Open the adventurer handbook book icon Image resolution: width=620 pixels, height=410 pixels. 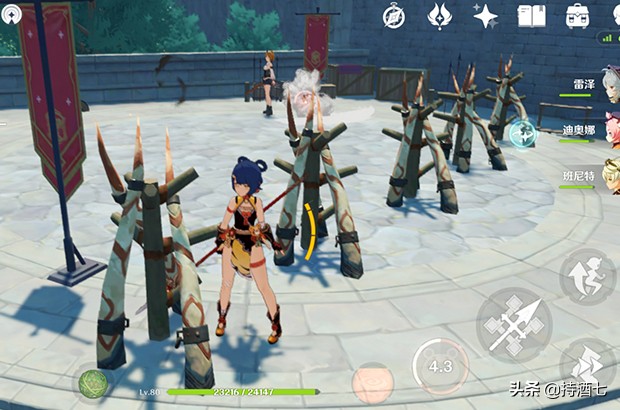click(x=531, y=15)
